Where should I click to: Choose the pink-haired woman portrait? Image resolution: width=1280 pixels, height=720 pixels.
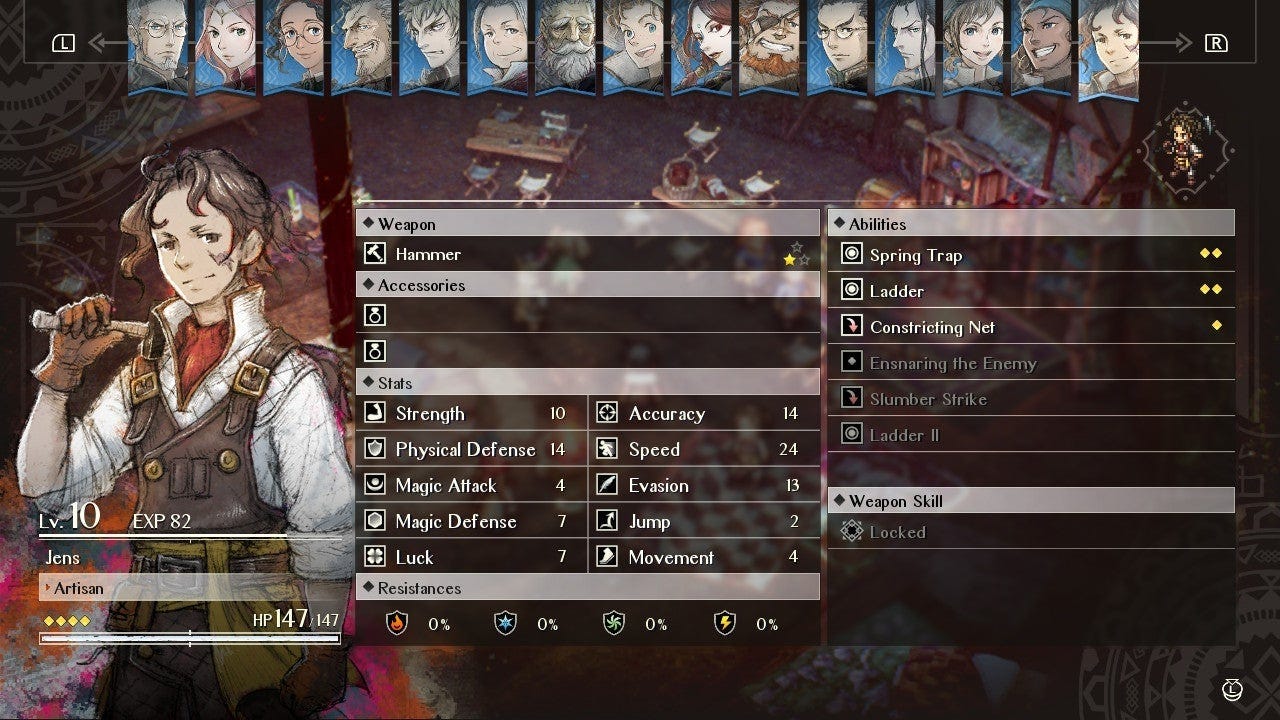226,45
